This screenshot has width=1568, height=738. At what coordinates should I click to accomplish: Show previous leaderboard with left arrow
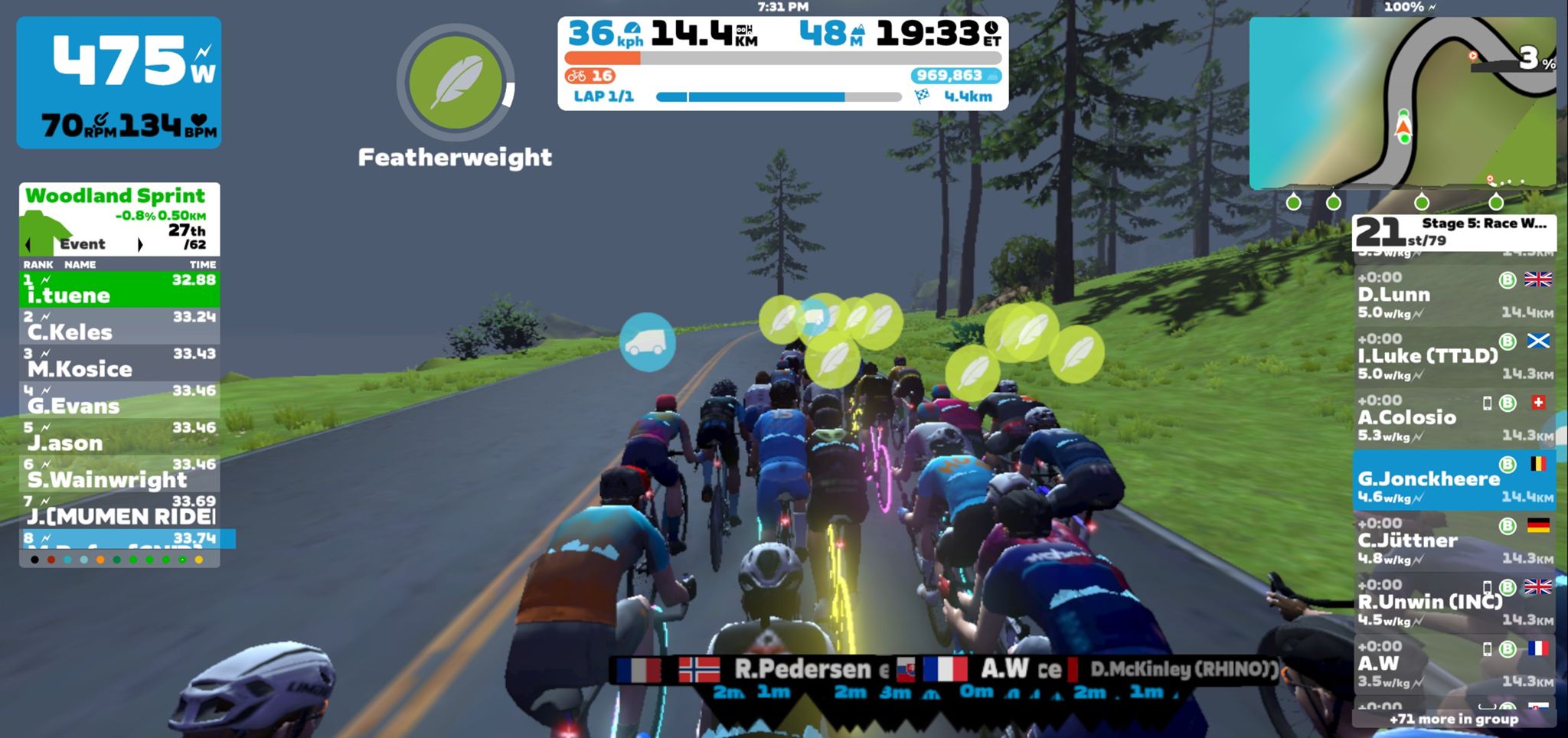(x=28, y=245)
